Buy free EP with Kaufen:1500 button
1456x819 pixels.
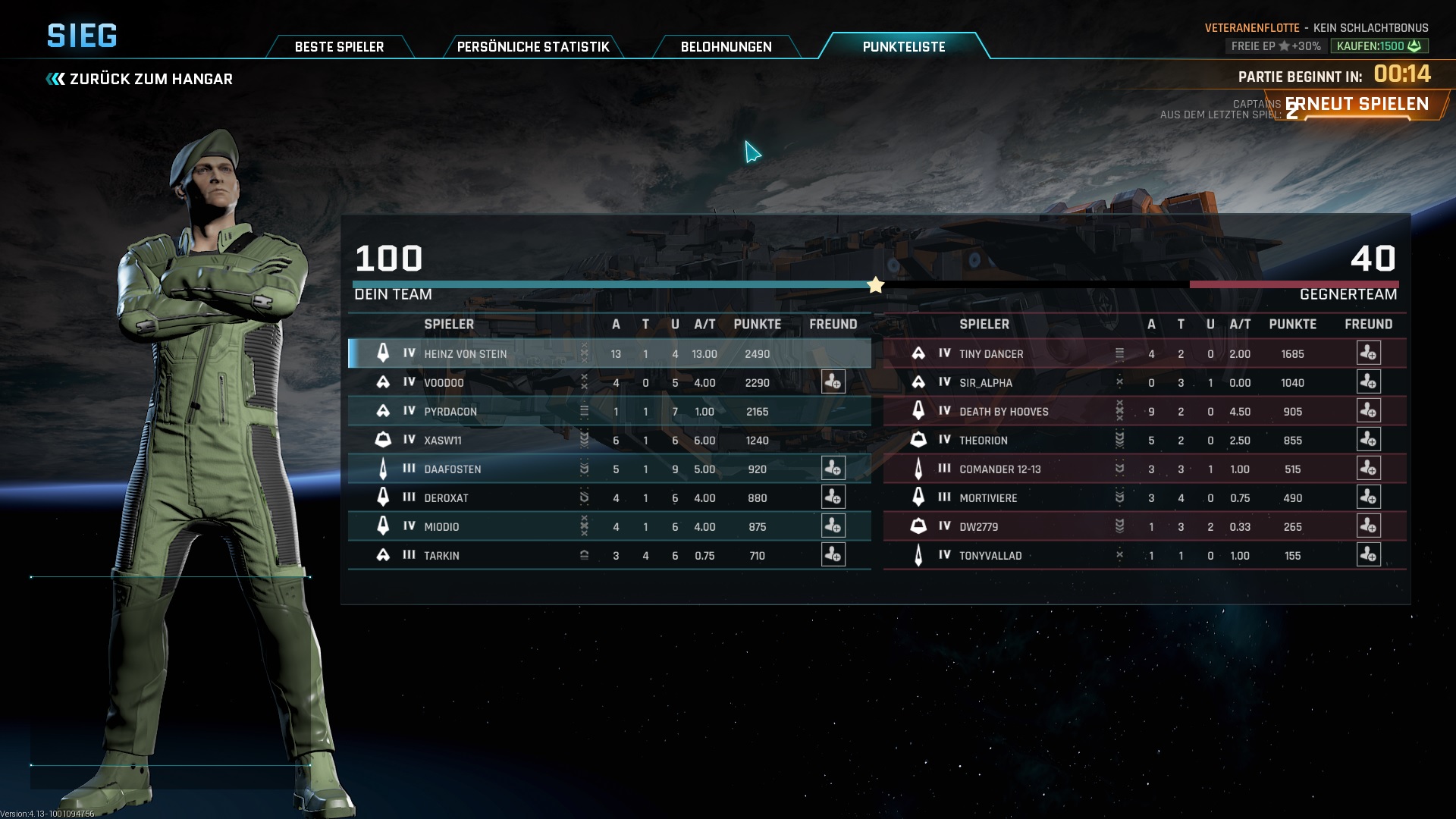[1379, 46]
